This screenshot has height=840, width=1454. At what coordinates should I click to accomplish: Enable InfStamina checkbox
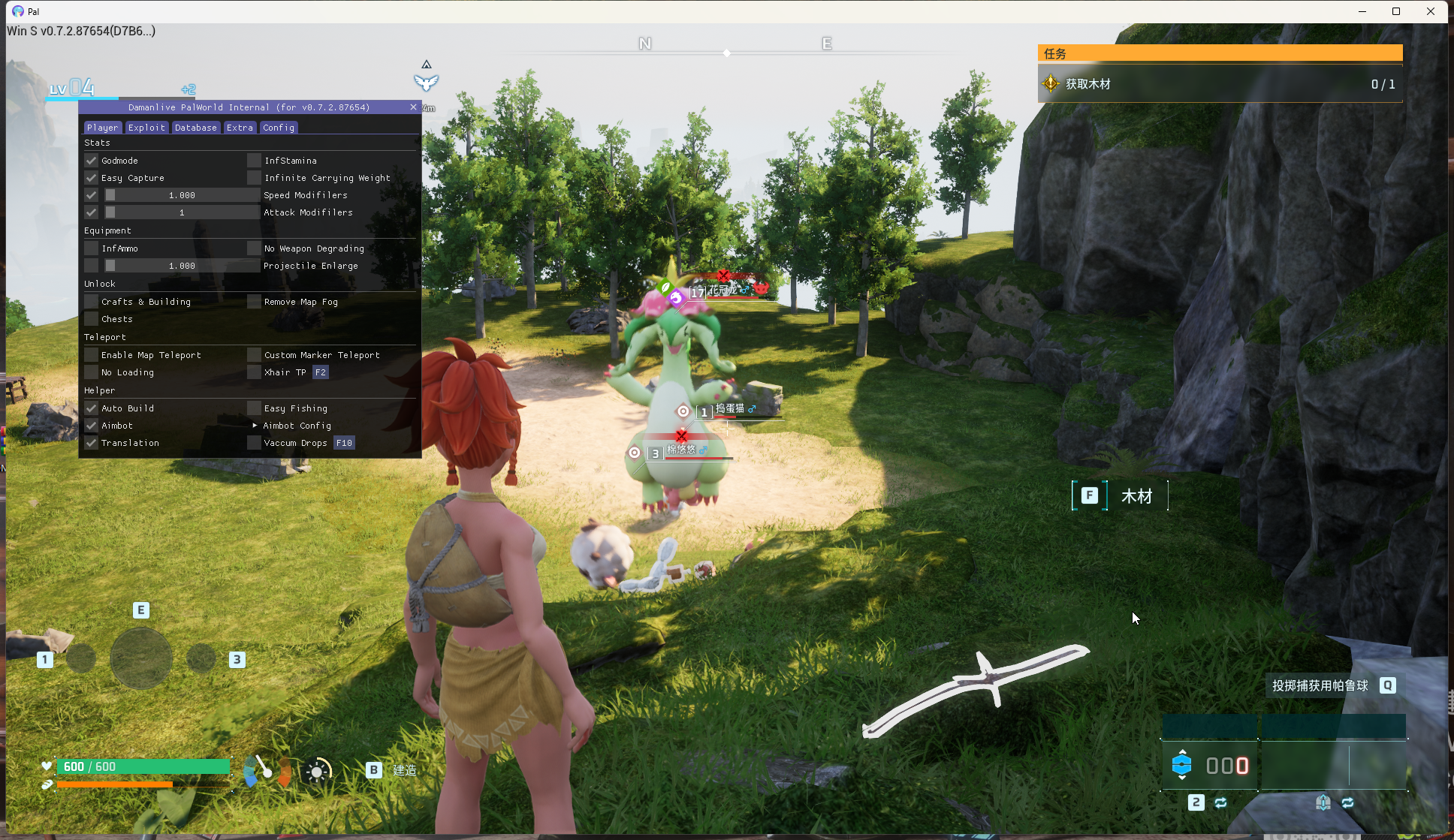point(255,161)
